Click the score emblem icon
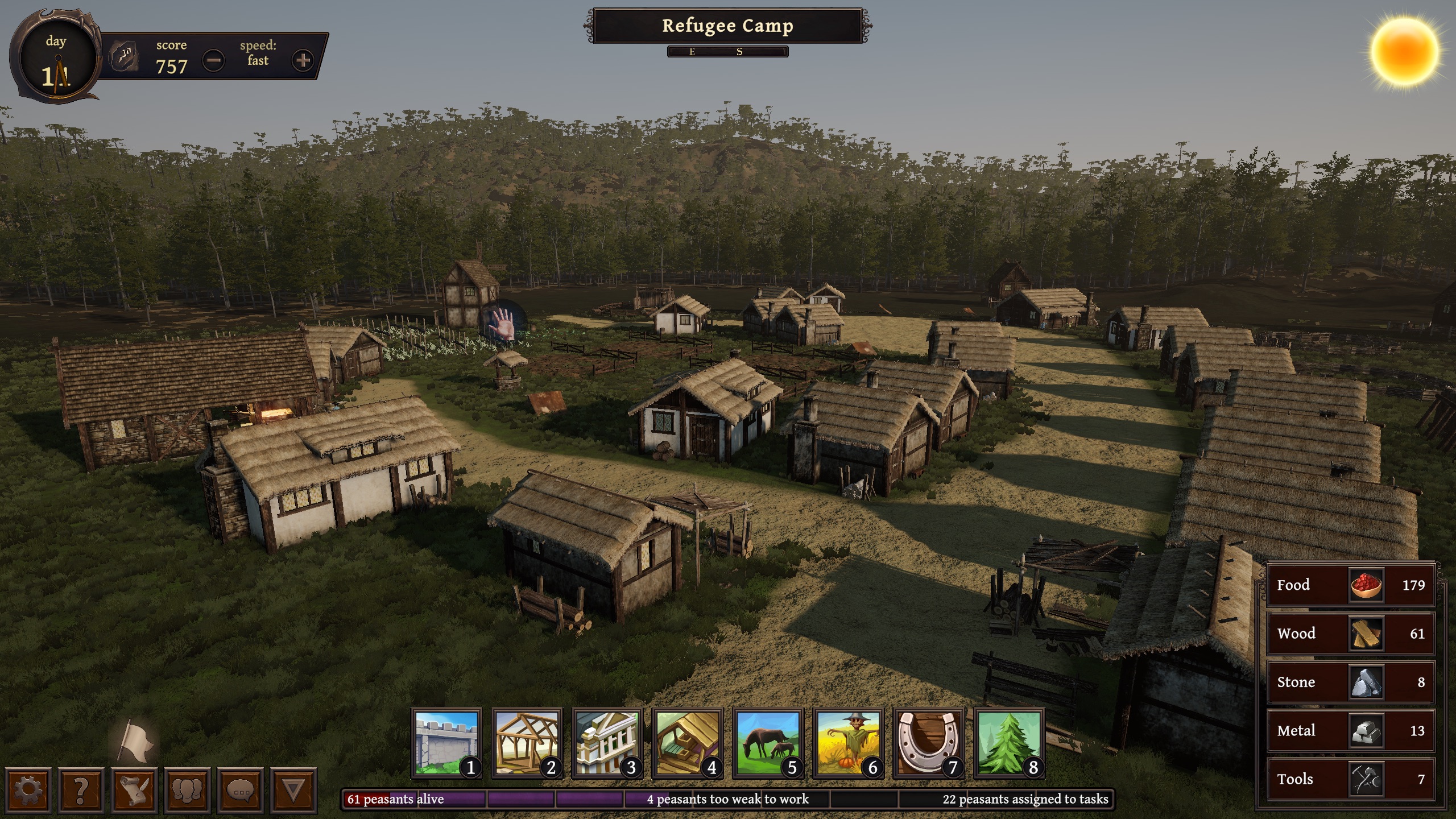 [x=123, y=56]
